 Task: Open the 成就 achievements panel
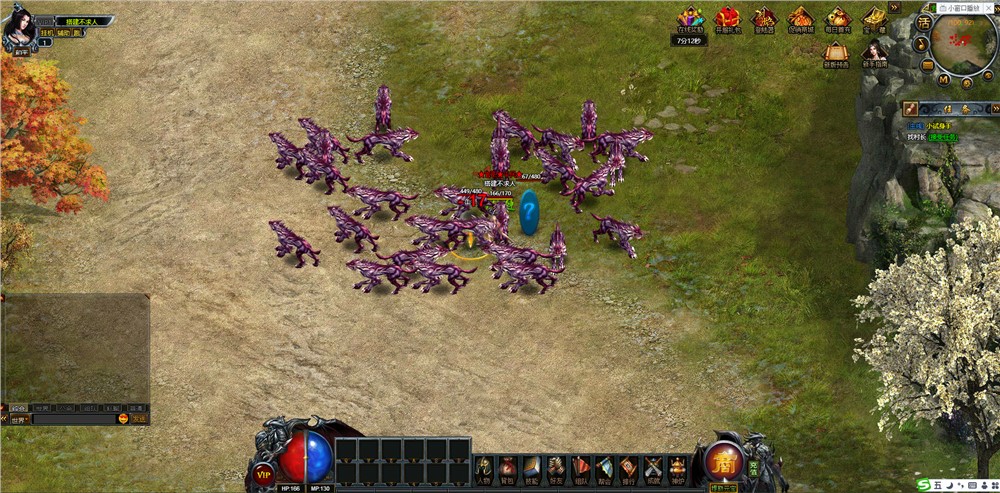tap(653, 468)
